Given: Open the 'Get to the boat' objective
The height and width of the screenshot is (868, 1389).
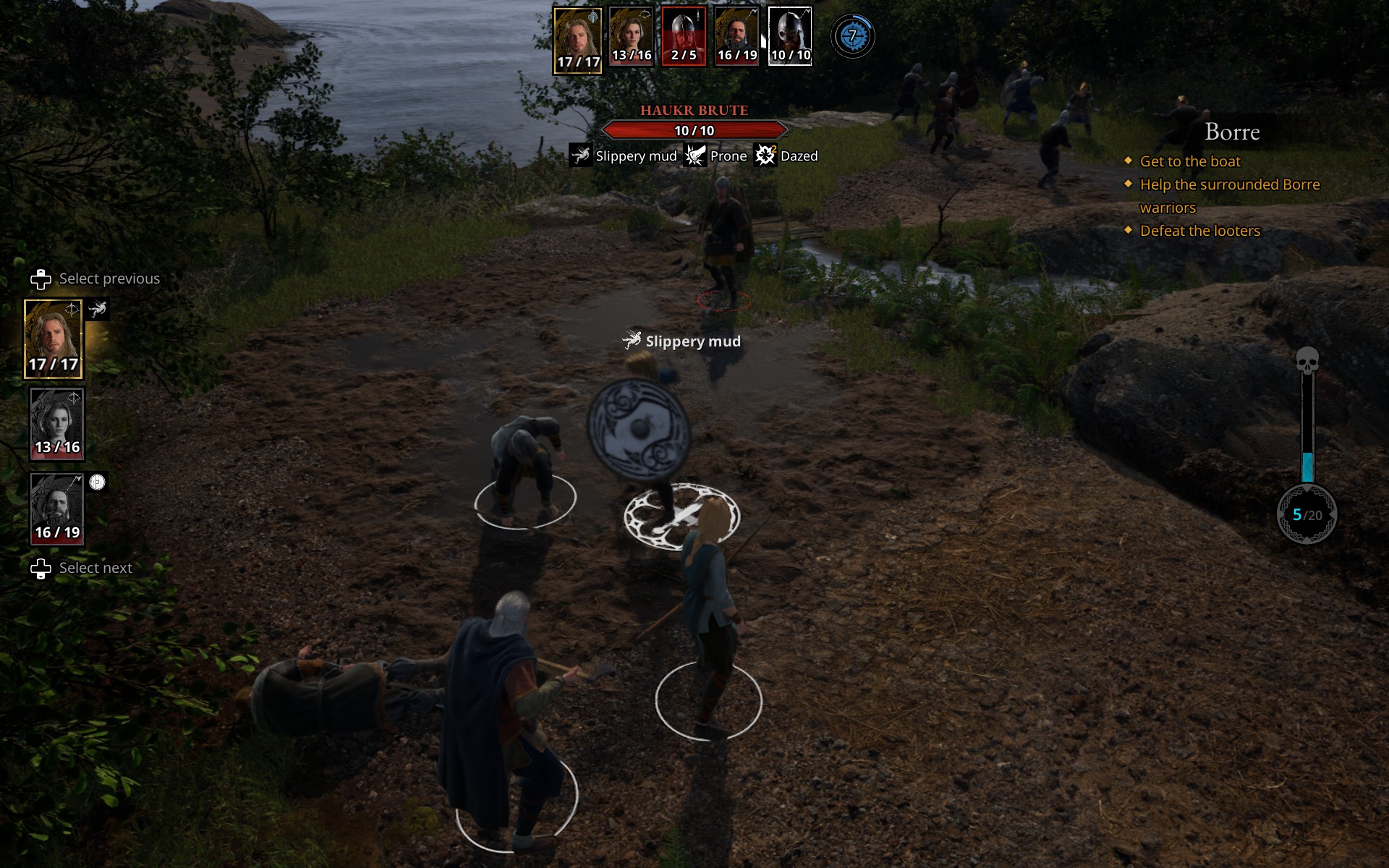Looking at the screenshot, I should pos(1189,161).
